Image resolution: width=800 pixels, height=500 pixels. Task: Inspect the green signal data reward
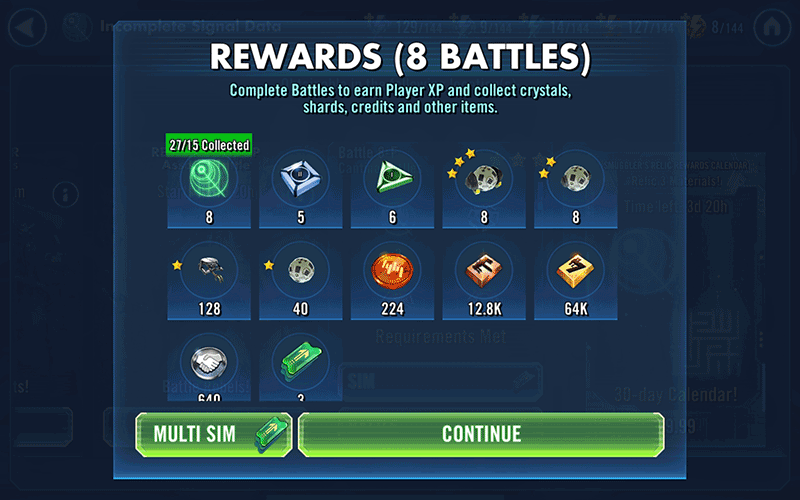209,179
